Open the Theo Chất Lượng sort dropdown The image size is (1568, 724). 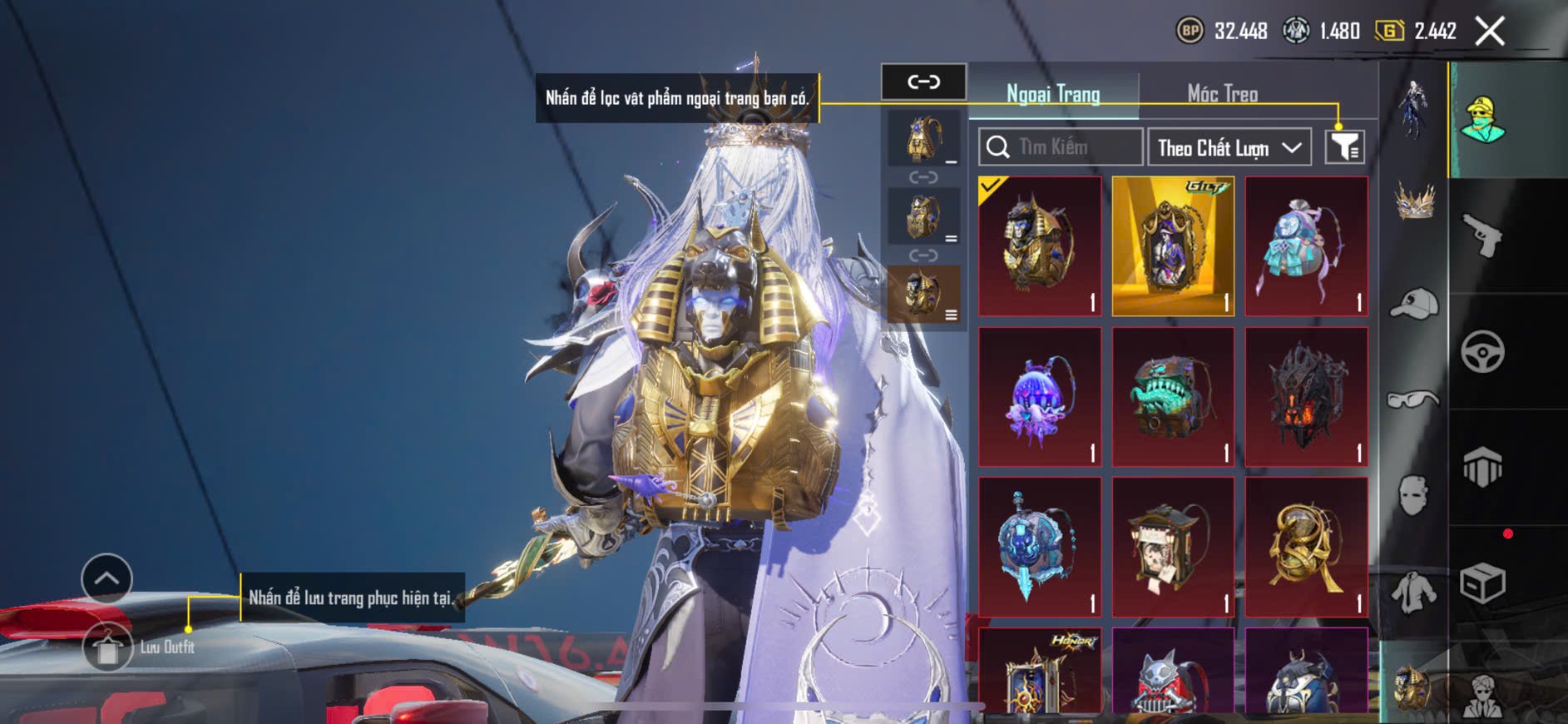coord(1229,148)
